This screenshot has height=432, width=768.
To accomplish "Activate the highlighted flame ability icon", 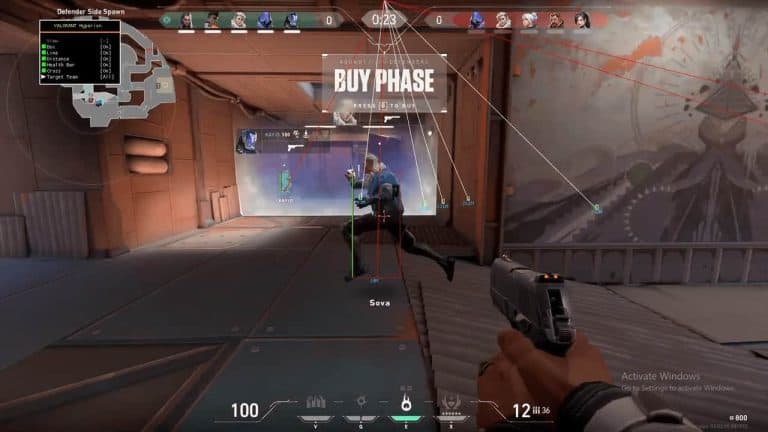I will [406, 404].
